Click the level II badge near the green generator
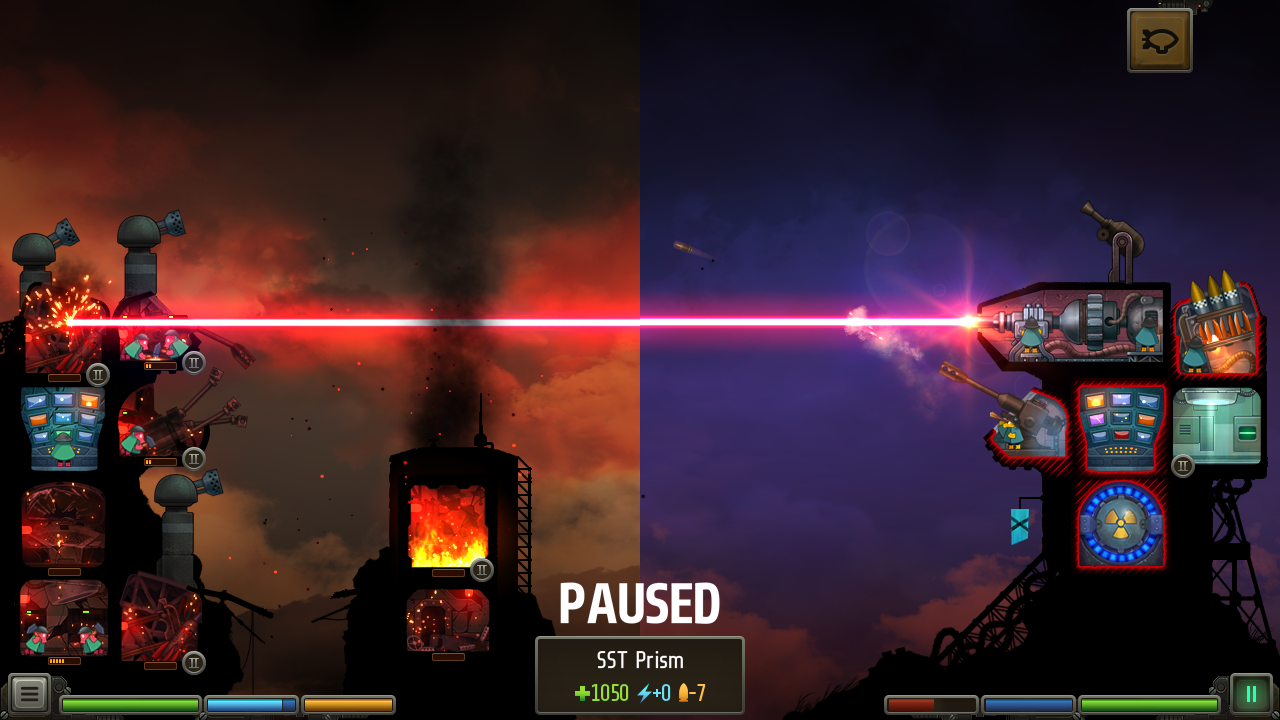Image resolution: width=1280 pixels, height=720 pixels. point(1182,465)
